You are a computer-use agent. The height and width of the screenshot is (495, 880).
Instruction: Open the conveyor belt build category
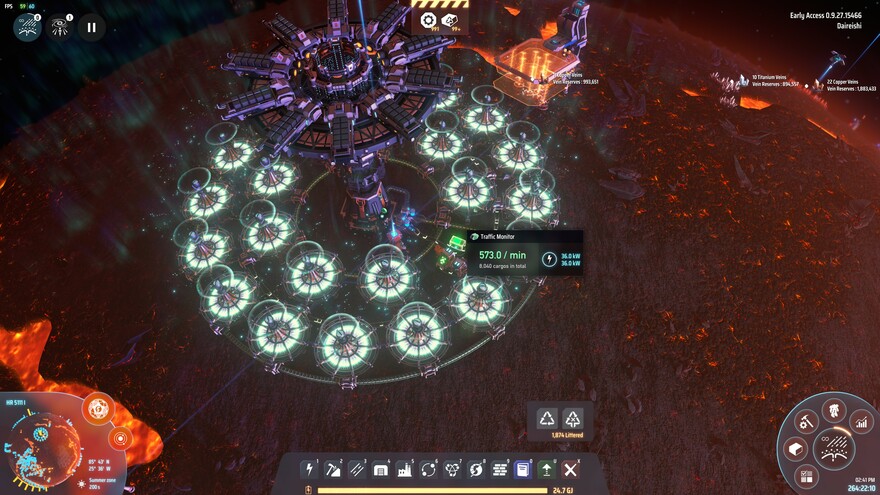click(x=357, y=468)
